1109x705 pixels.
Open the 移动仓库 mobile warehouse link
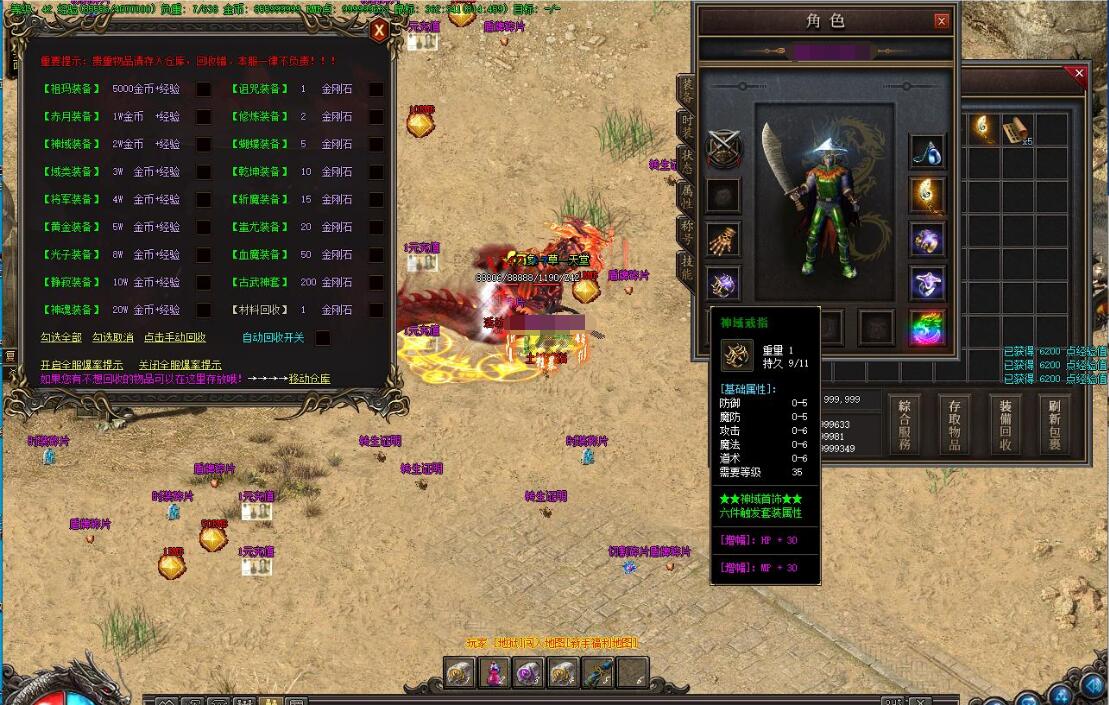click(x=309, y=379)
